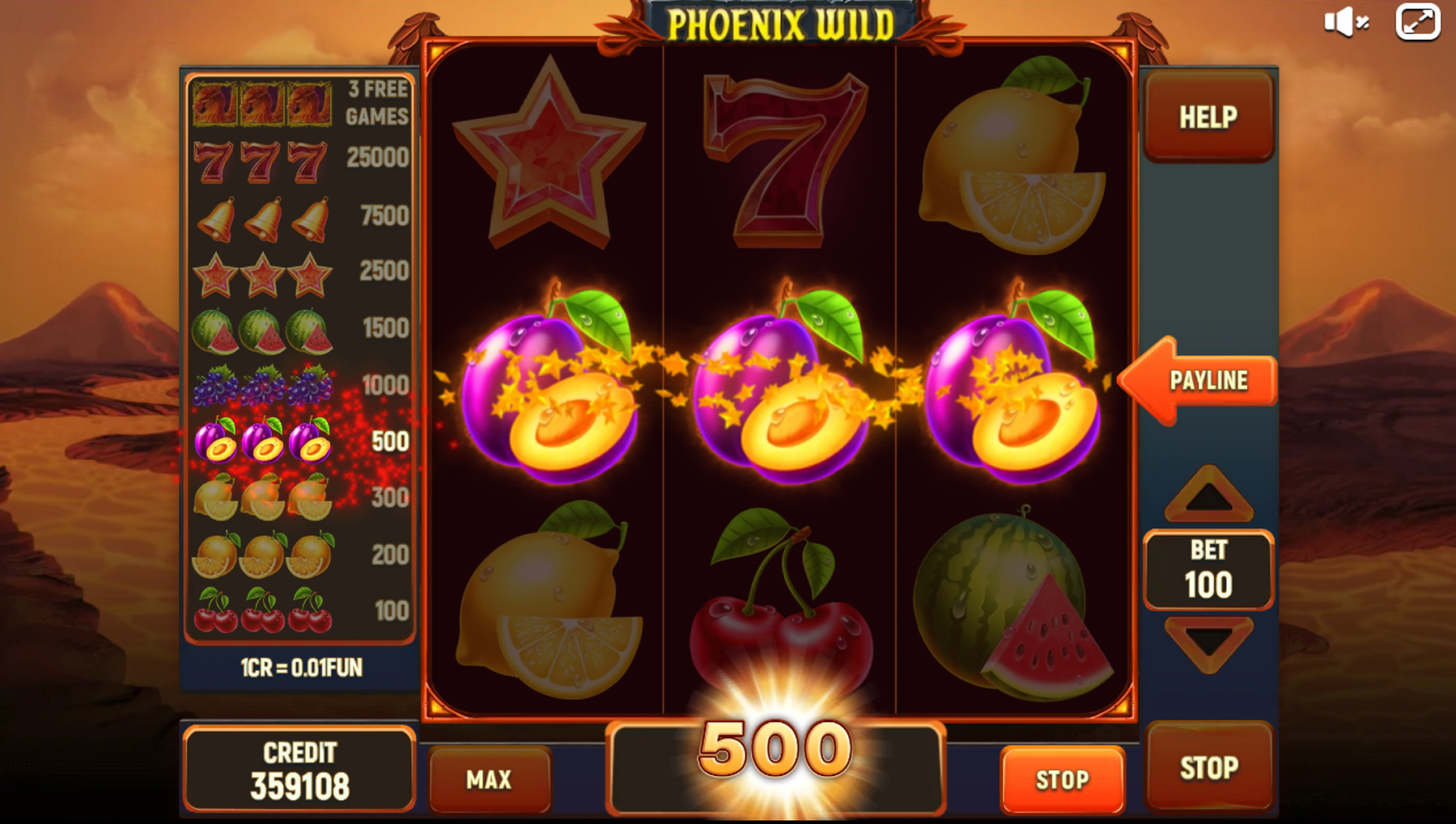Open the HELP screen
This screenshot has height=824, width=1456.
click(1208, 117)
